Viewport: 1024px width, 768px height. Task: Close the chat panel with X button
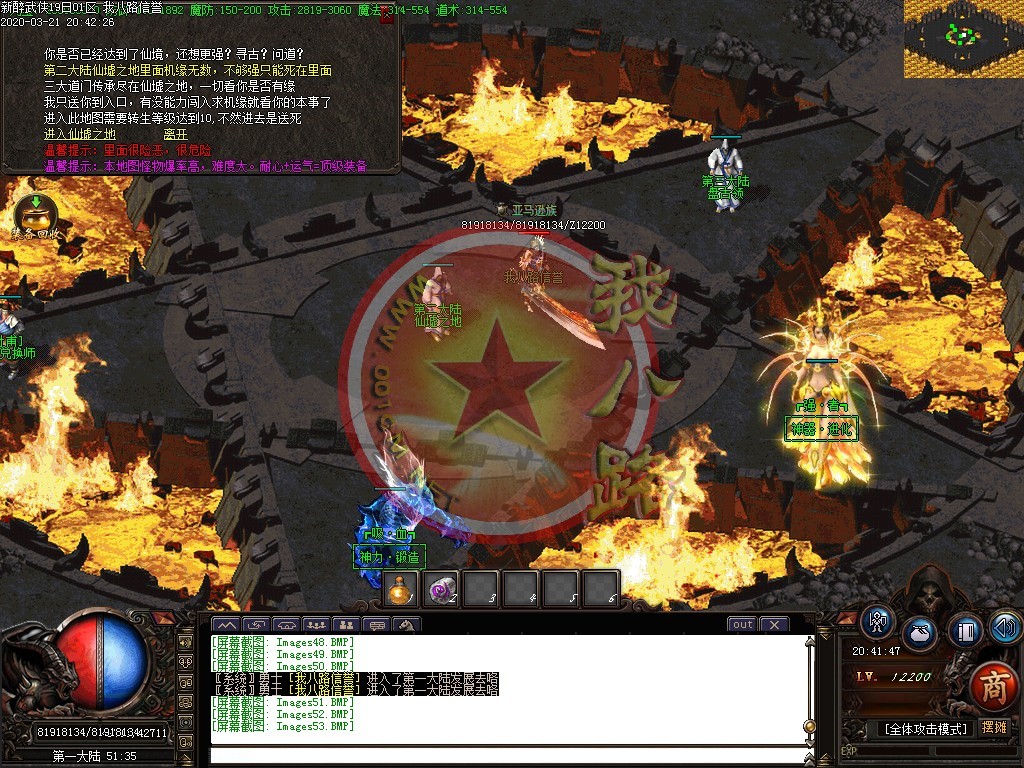(x=773, y=625)
